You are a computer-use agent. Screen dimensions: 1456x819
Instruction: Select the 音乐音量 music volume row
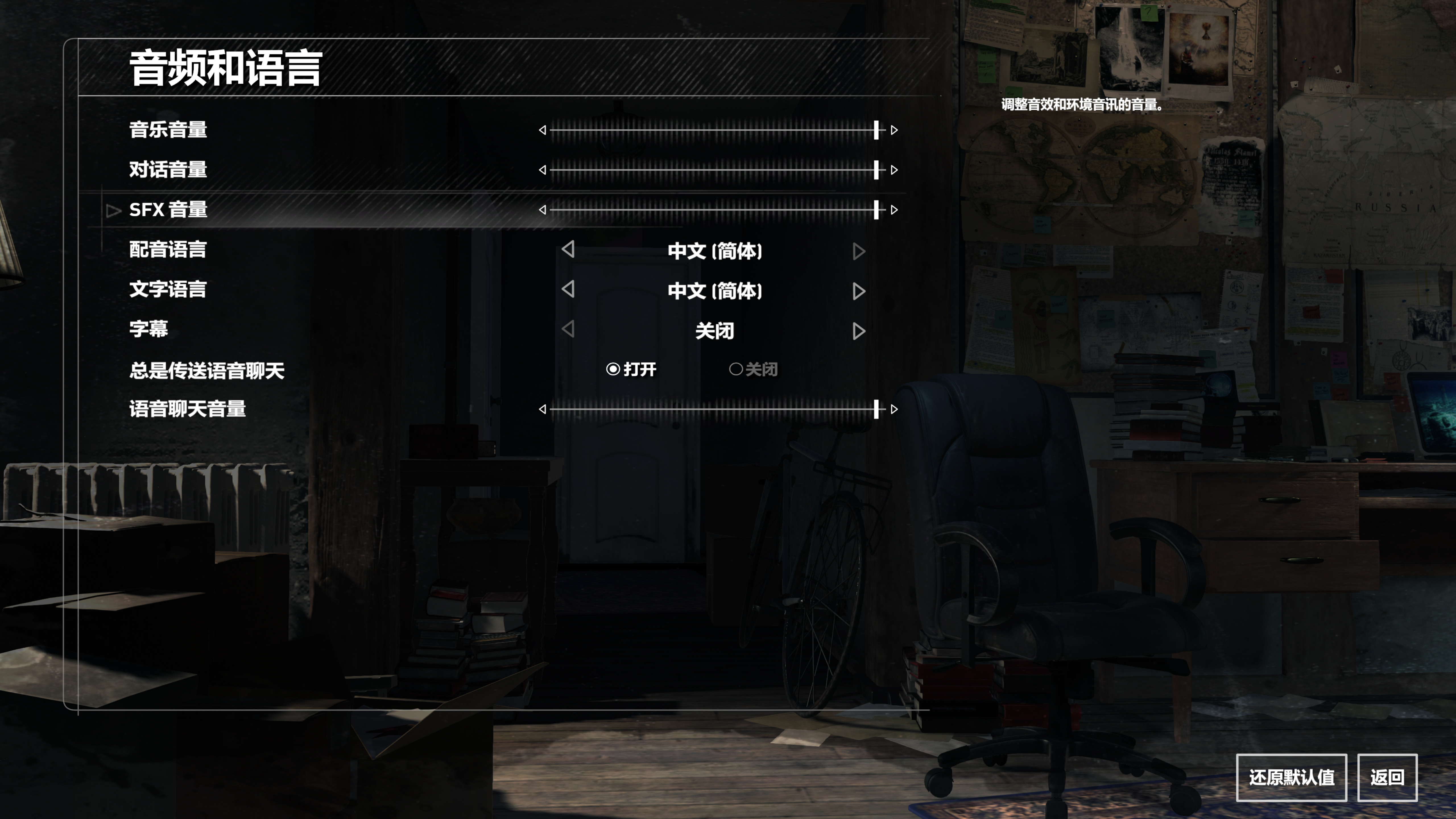tap(168, 130)
